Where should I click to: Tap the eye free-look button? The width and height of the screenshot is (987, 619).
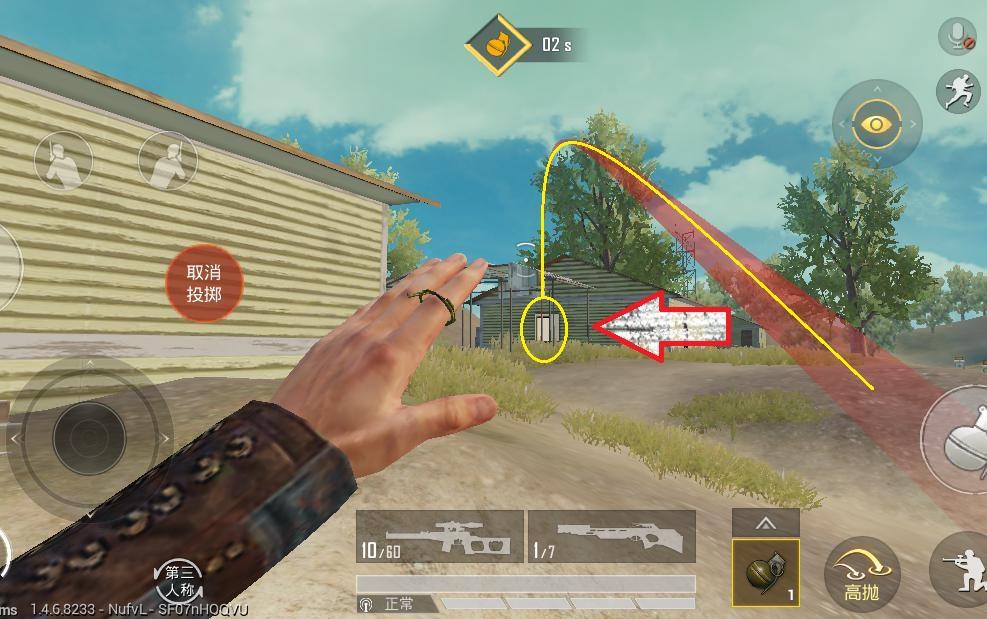coord(877,125)
